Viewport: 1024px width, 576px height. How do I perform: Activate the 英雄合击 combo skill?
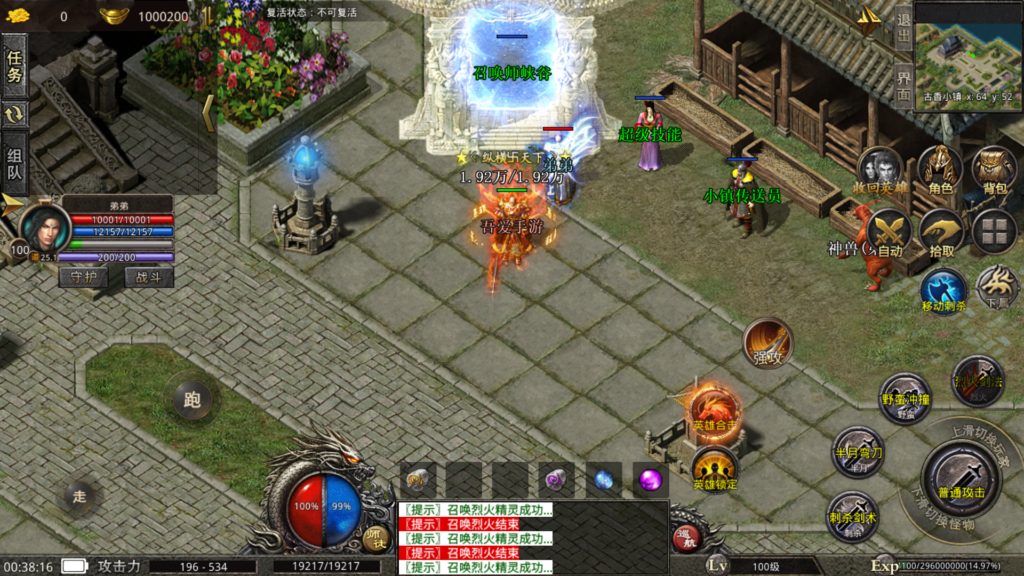[x=714, y=411]
